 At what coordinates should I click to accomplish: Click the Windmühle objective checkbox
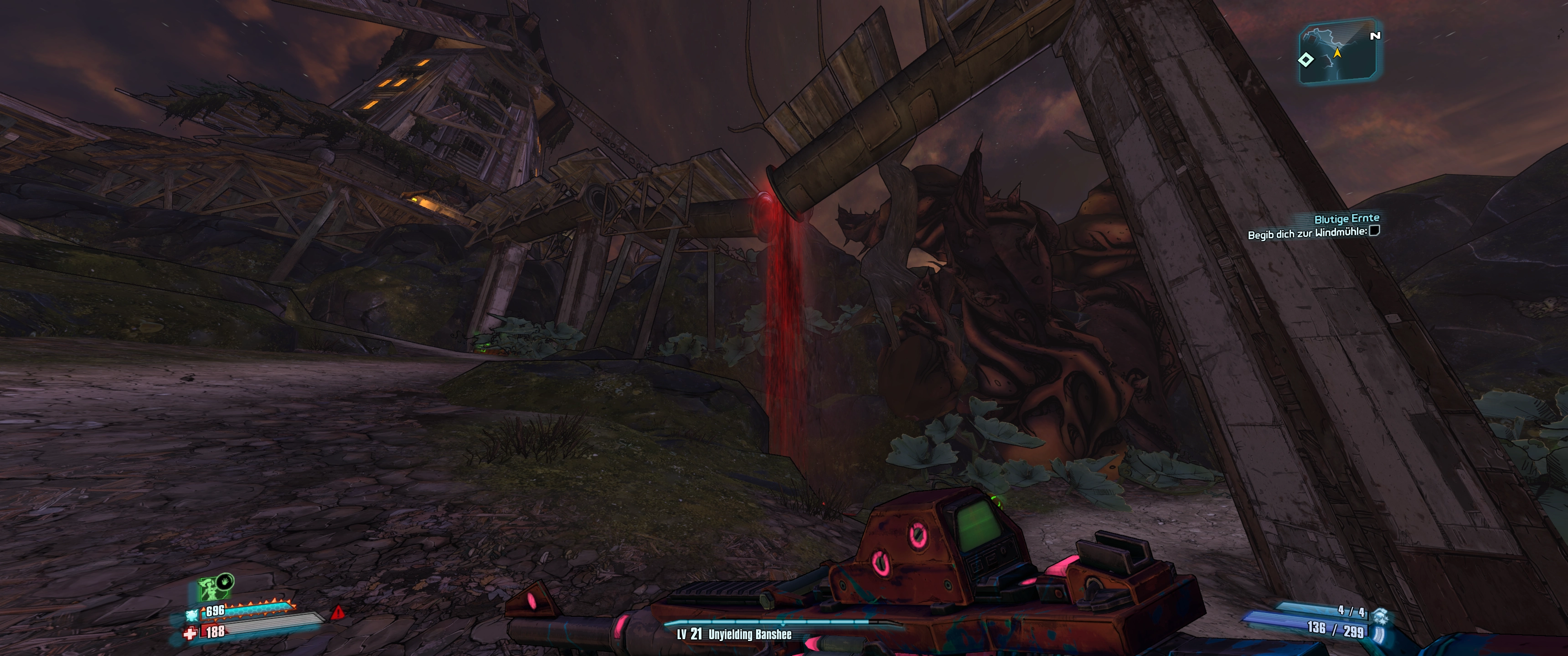[1374, 231]
